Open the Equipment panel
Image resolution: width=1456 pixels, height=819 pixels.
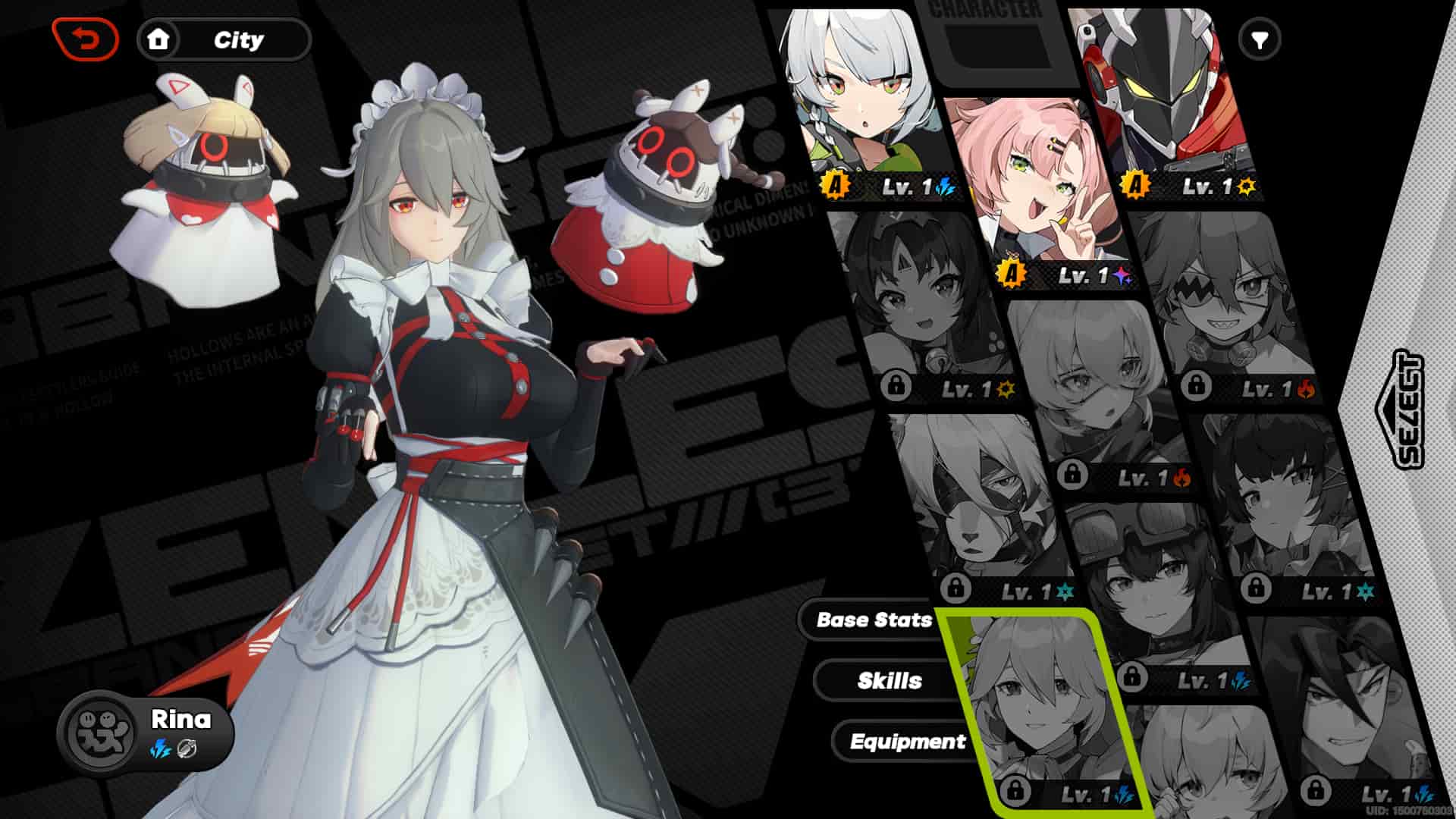click(908, 742)
